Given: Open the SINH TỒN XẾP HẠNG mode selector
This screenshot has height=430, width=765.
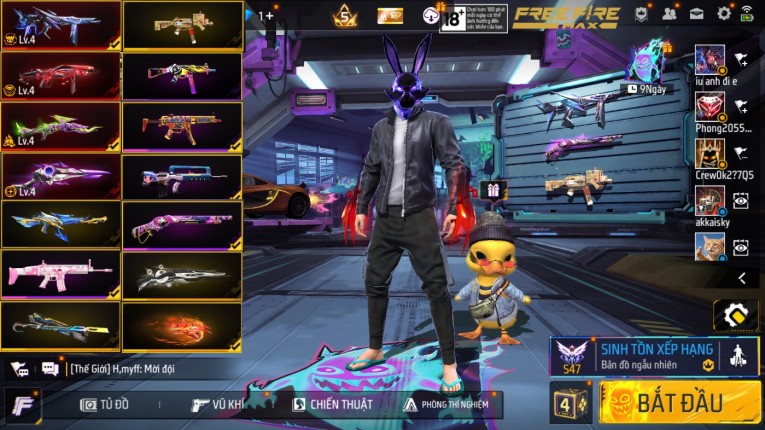Looking at the screenshot, I should [655, 355].
